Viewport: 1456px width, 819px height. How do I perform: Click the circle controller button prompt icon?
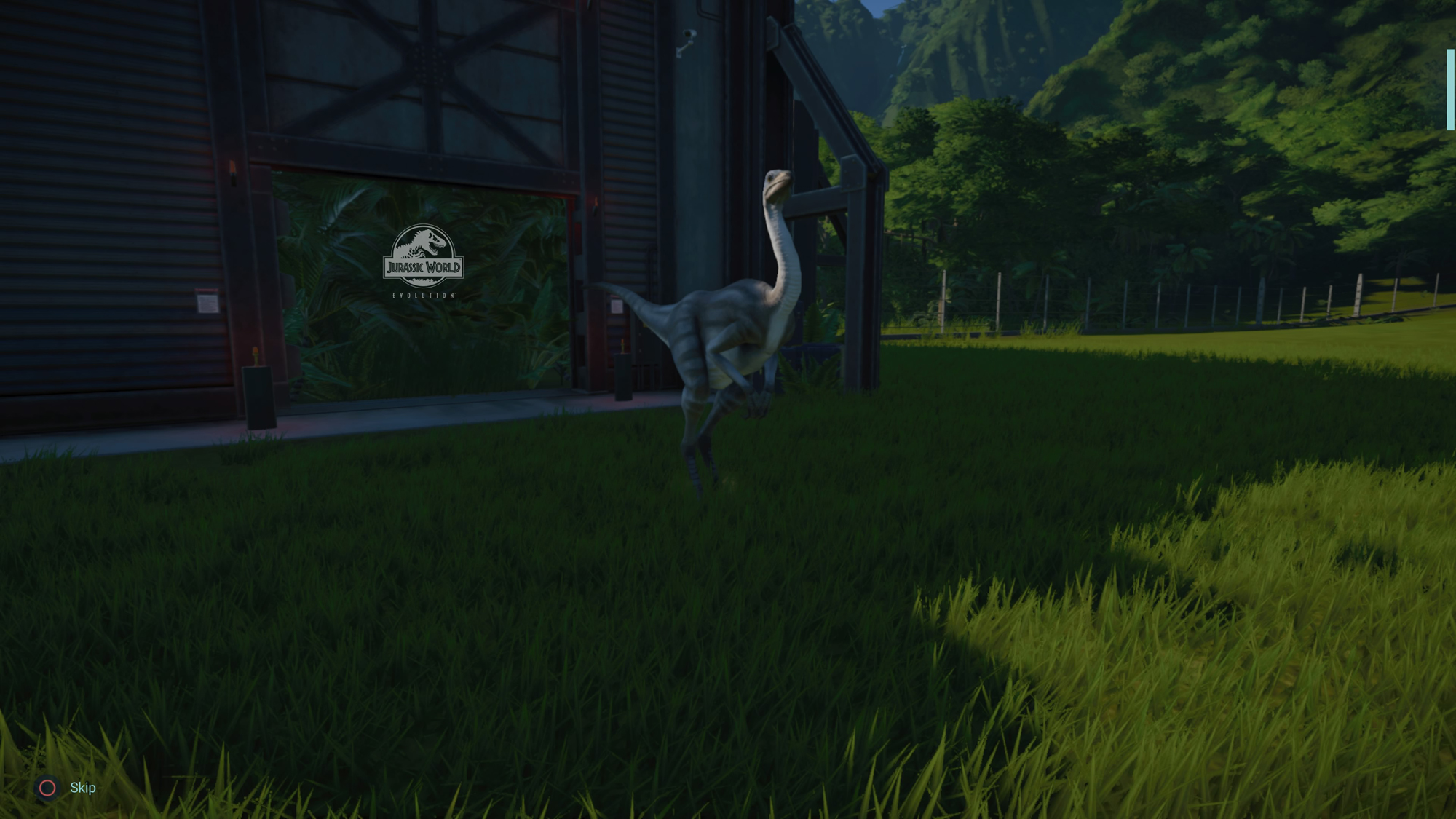point(47,787)
